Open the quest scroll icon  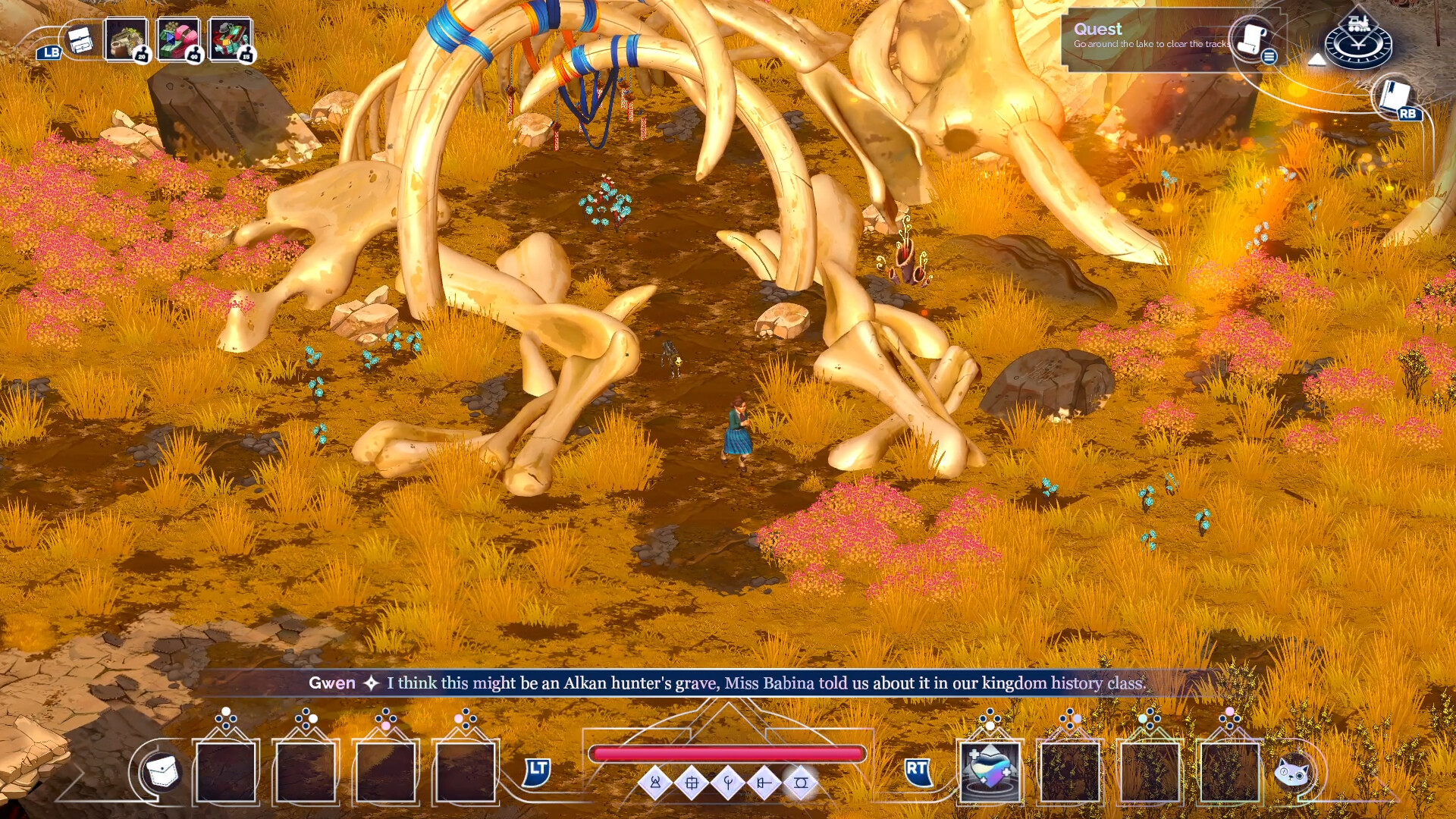[1251, 39]
